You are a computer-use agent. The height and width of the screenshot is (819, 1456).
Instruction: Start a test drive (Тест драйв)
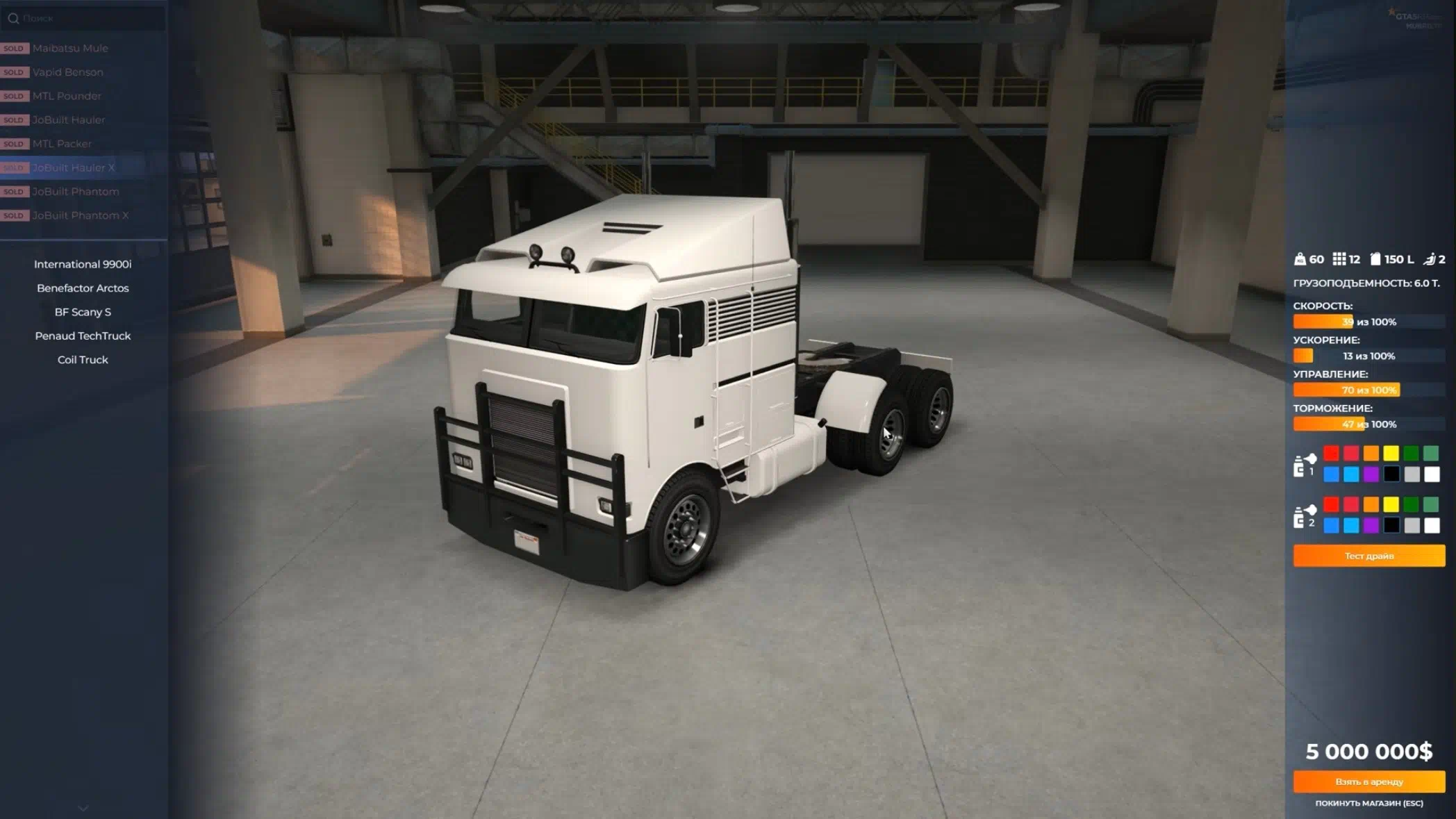click(x=1368, y=556)
